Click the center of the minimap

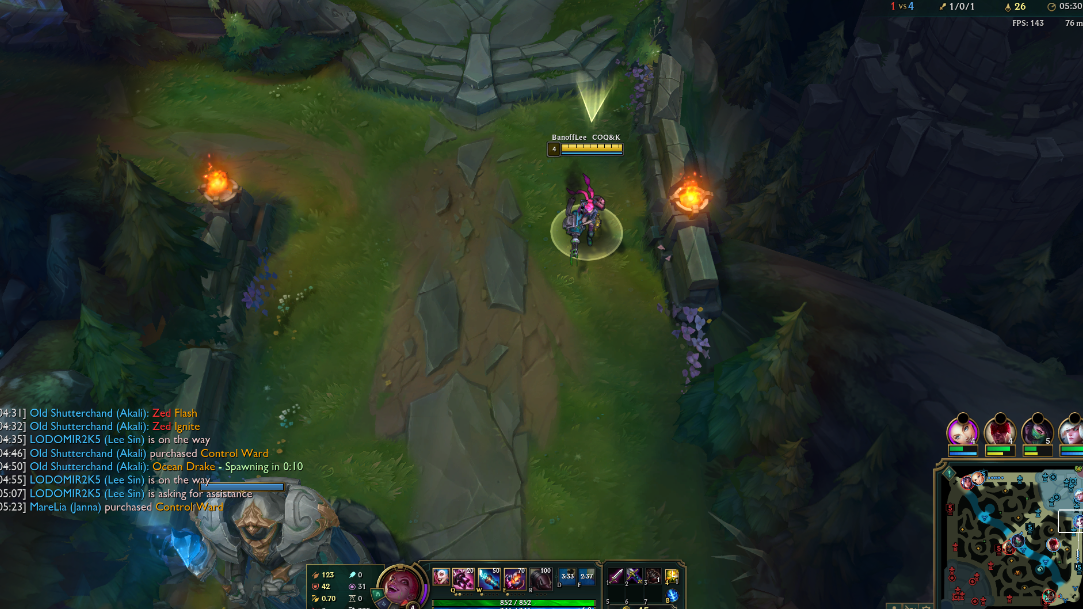coord(1012,537)
